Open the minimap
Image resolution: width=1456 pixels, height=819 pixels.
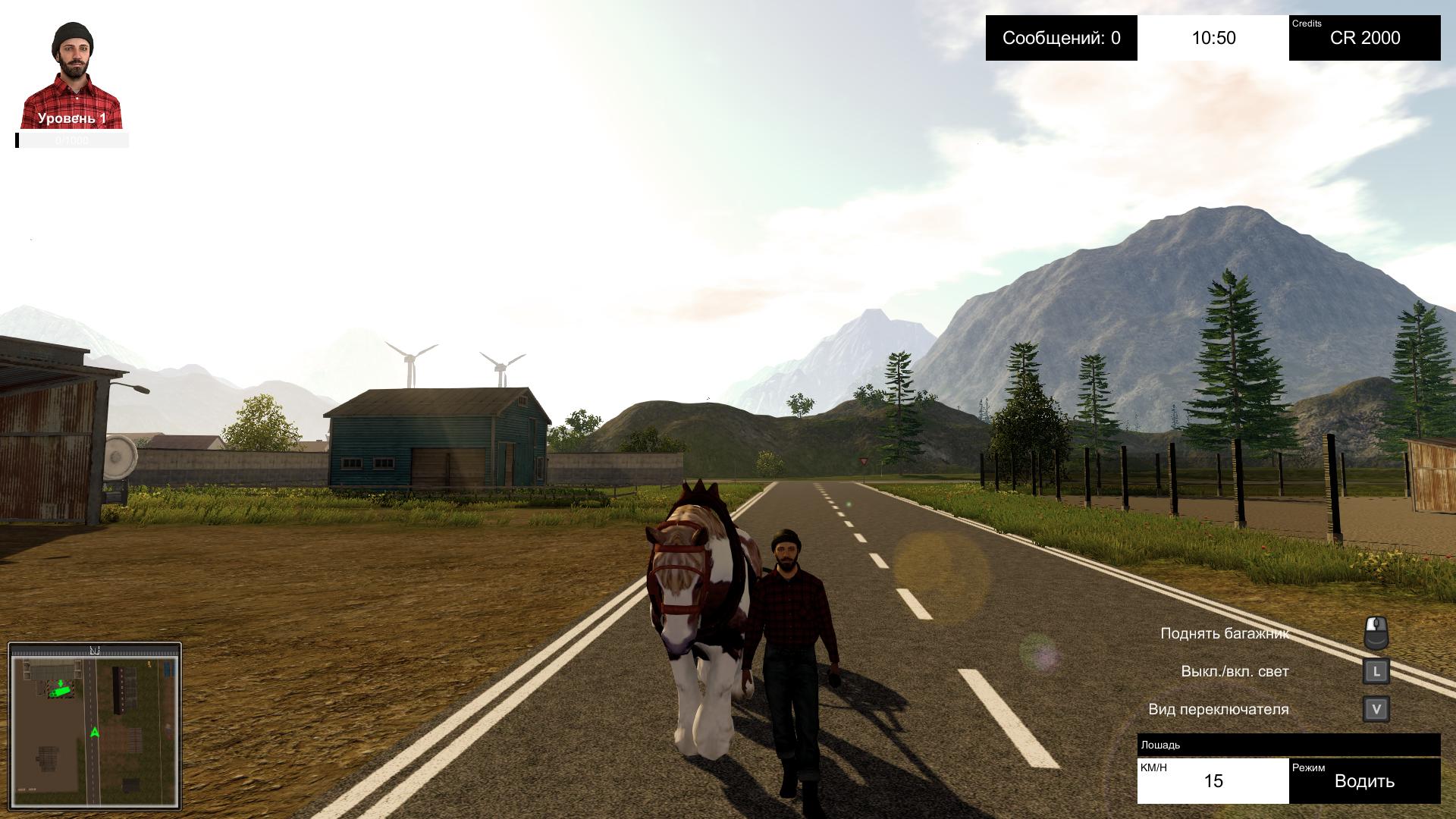point(95,726)
